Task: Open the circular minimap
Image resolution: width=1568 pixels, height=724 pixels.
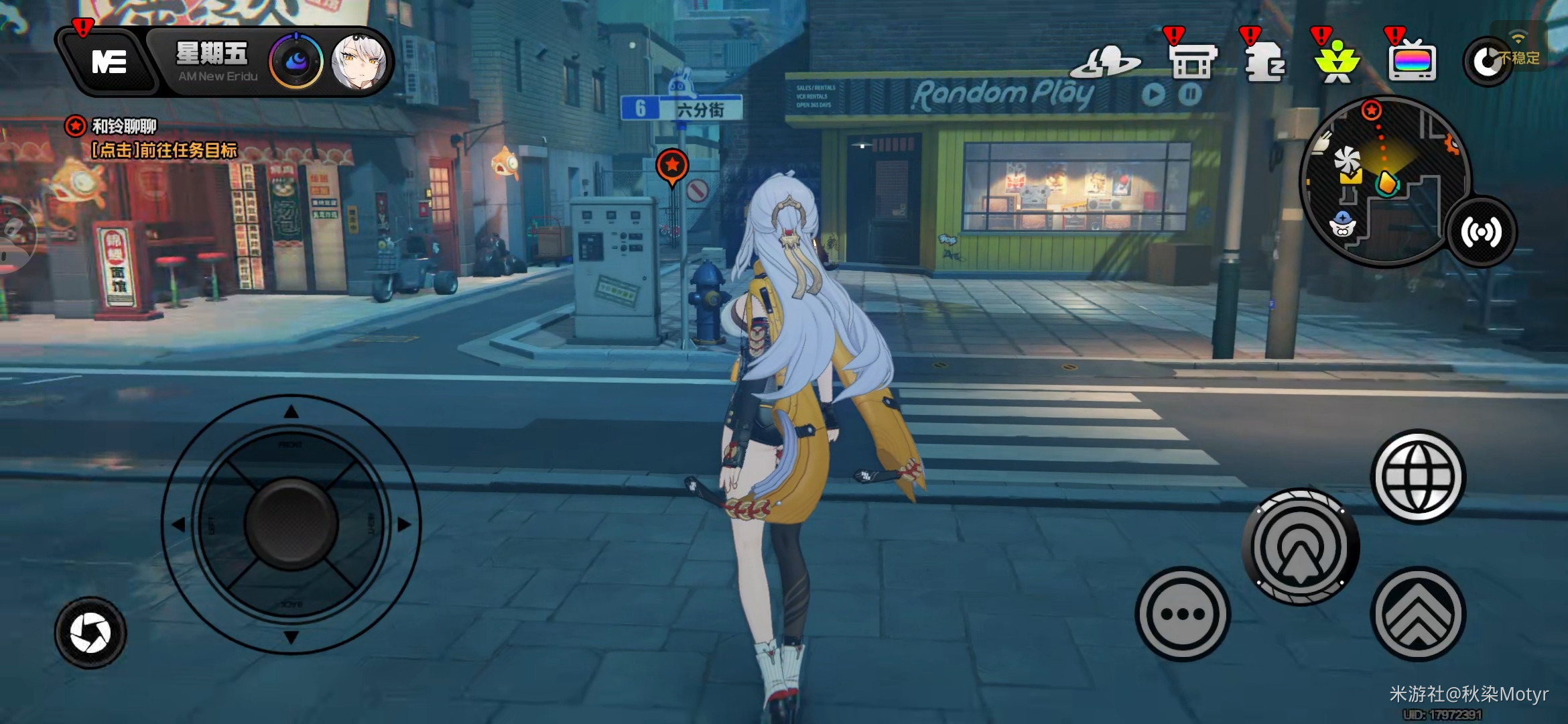Action: pyautogui.click(x=1384, y=181)
